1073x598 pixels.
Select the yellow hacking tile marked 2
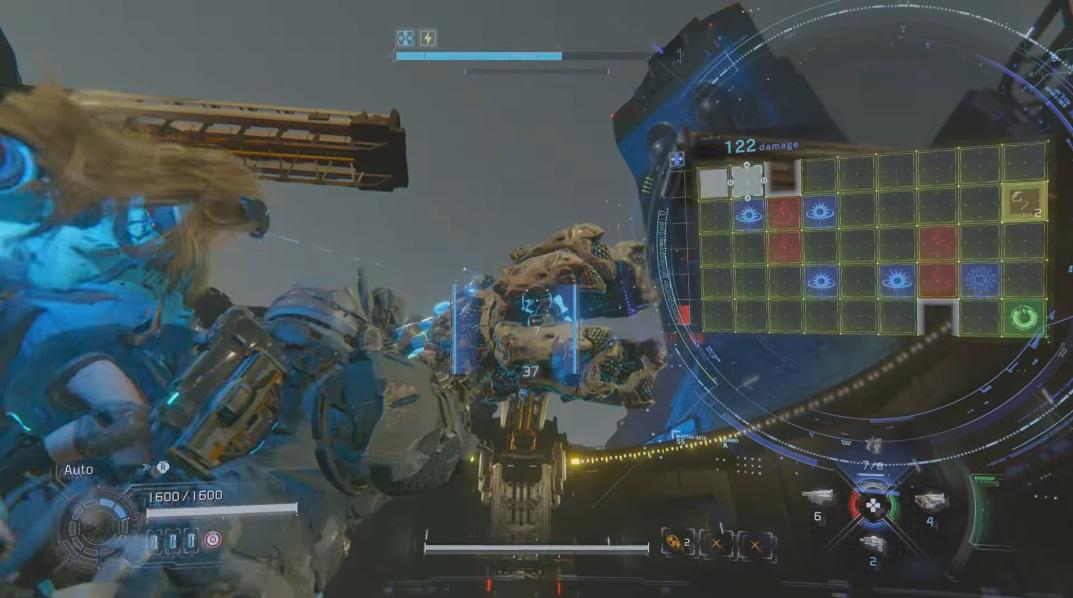(1024, 200)
